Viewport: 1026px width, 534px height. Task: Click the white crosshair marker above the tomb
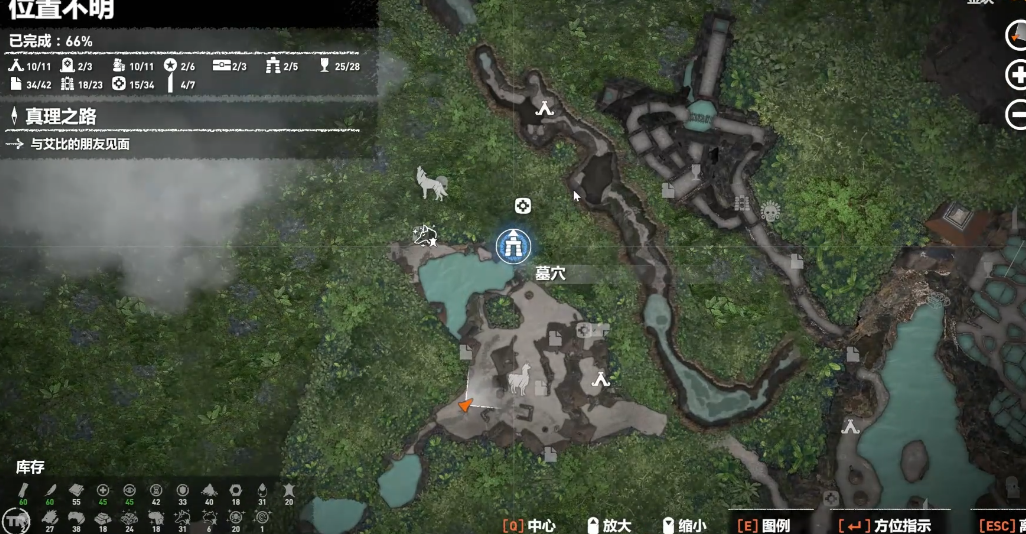click(522, 206)
